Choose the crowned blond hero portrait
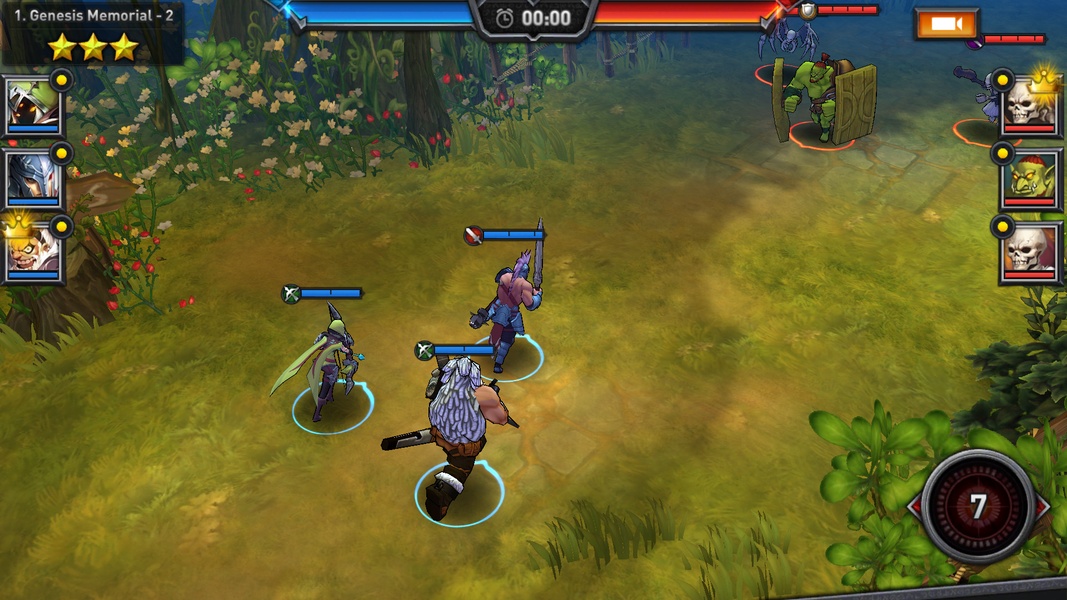Viewport: 1067px width, 600px height. (x=33, y=252)
